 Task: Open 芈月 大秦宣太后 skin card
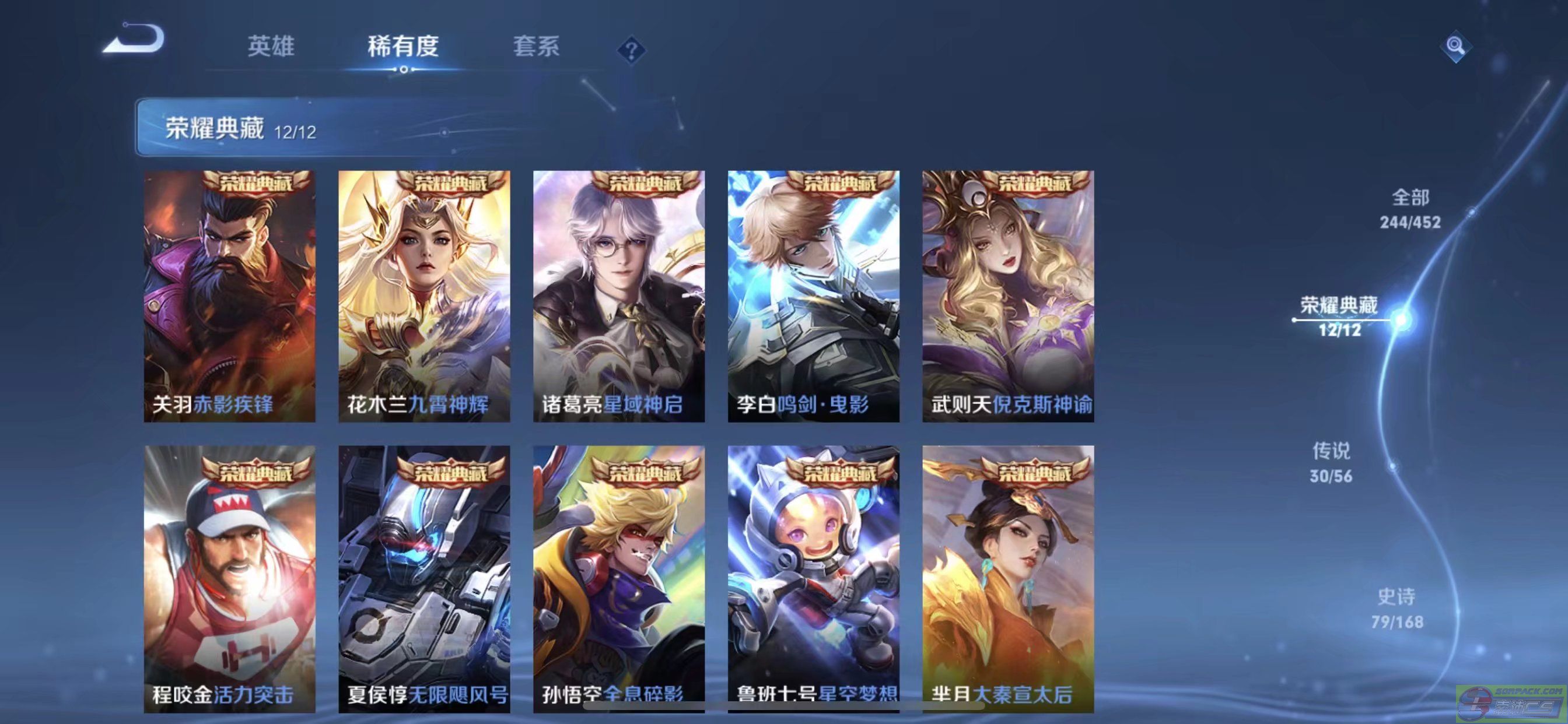[x=1008, y=578]
